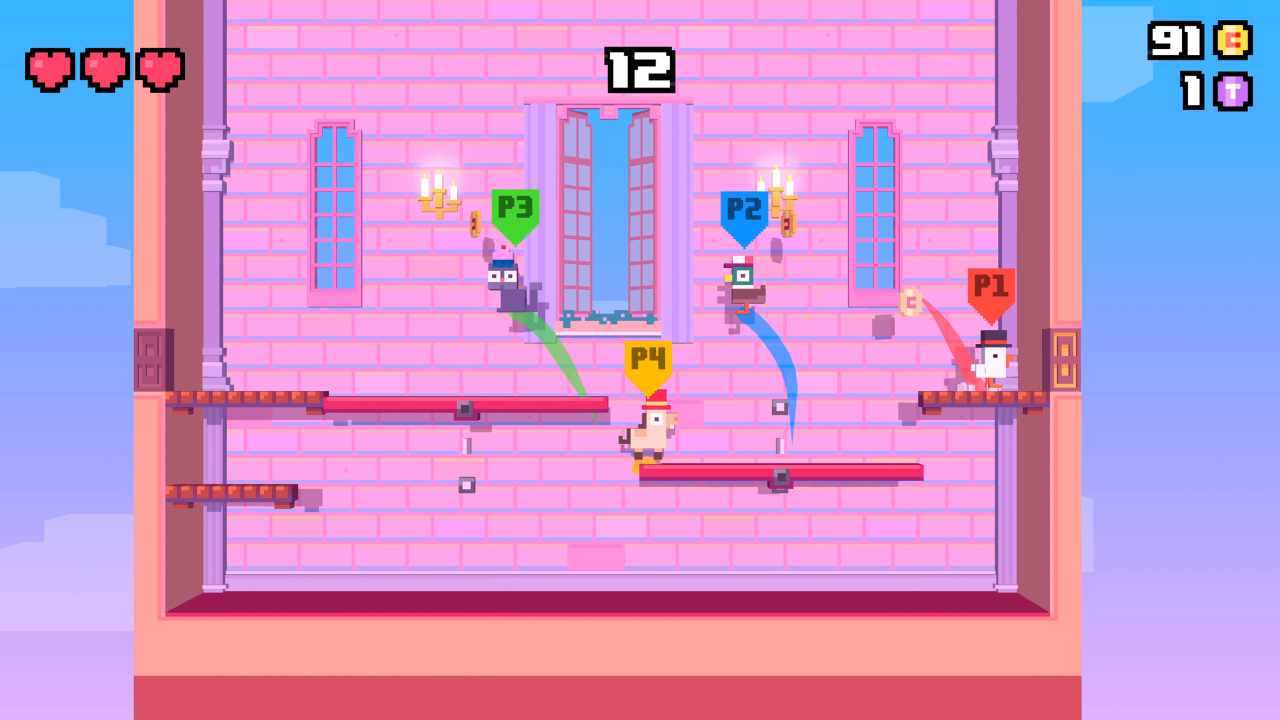
Task: Select the left candle wall sconce
Action: [x=438, y=195]
